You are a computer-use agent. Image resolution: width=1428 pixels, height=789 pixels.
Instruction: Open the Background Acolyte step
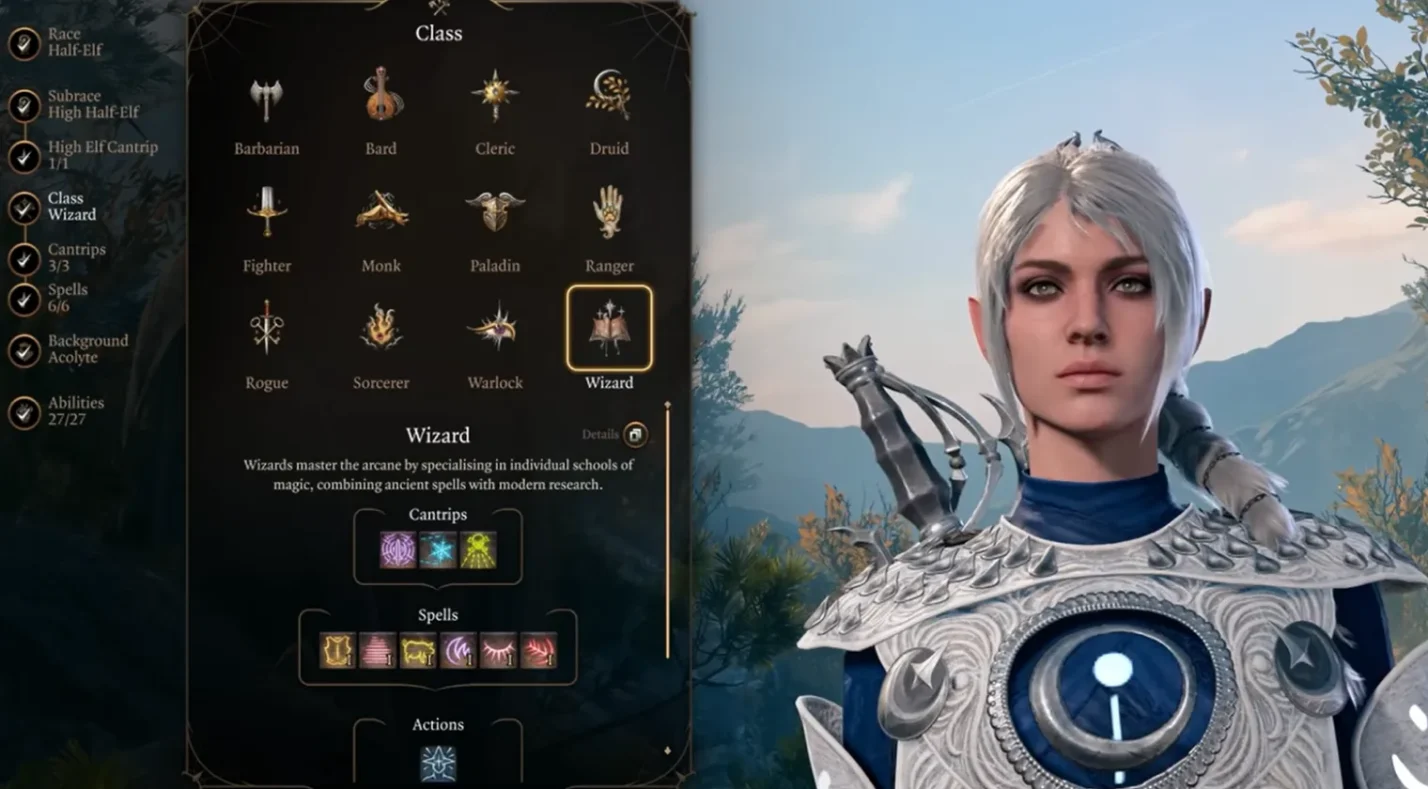25,350
